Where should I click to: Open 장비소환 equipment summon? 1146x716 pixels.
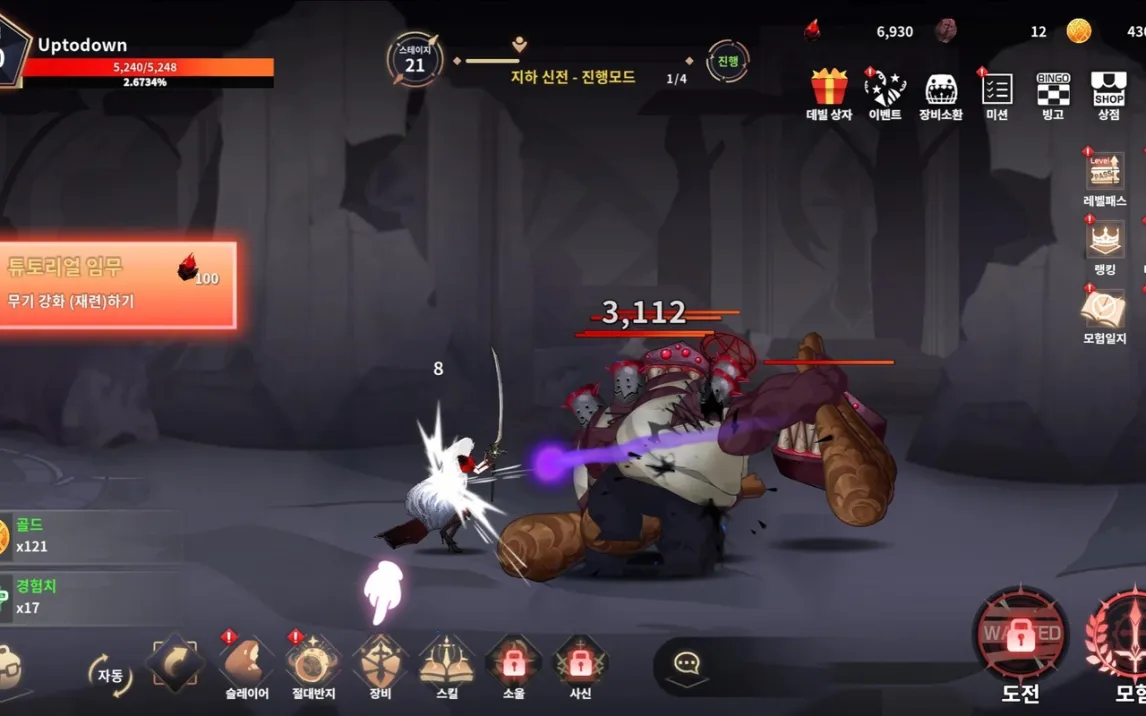point(941,90)
